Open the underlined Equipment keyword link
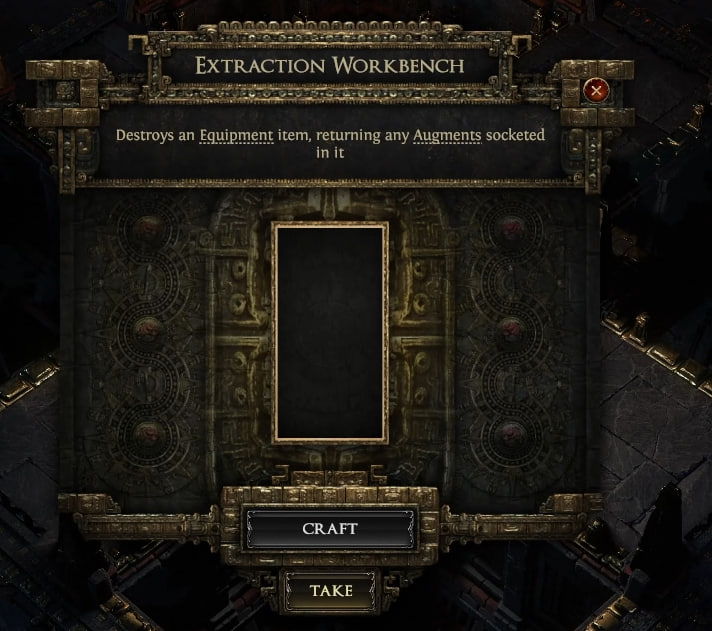712x631 pixels. coord(236,135)
